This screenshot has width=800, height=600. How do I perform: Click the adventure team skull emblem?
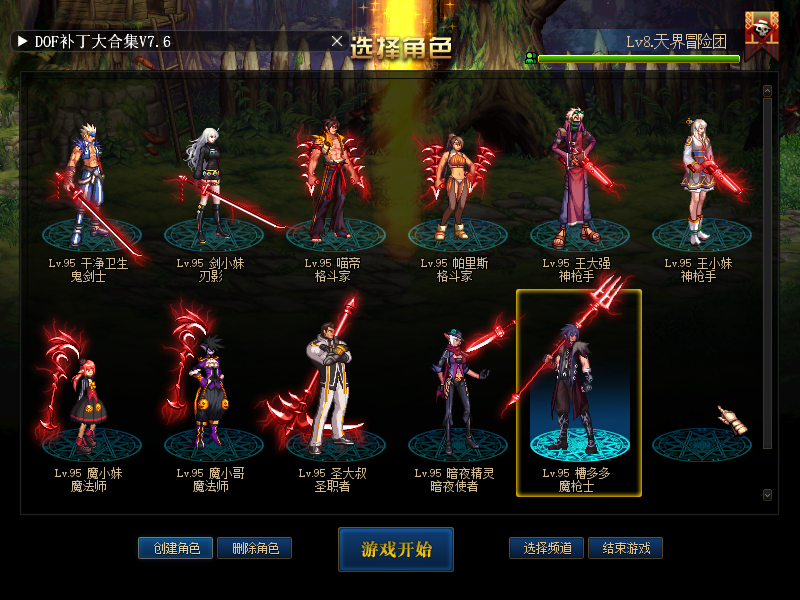(762, 33)
